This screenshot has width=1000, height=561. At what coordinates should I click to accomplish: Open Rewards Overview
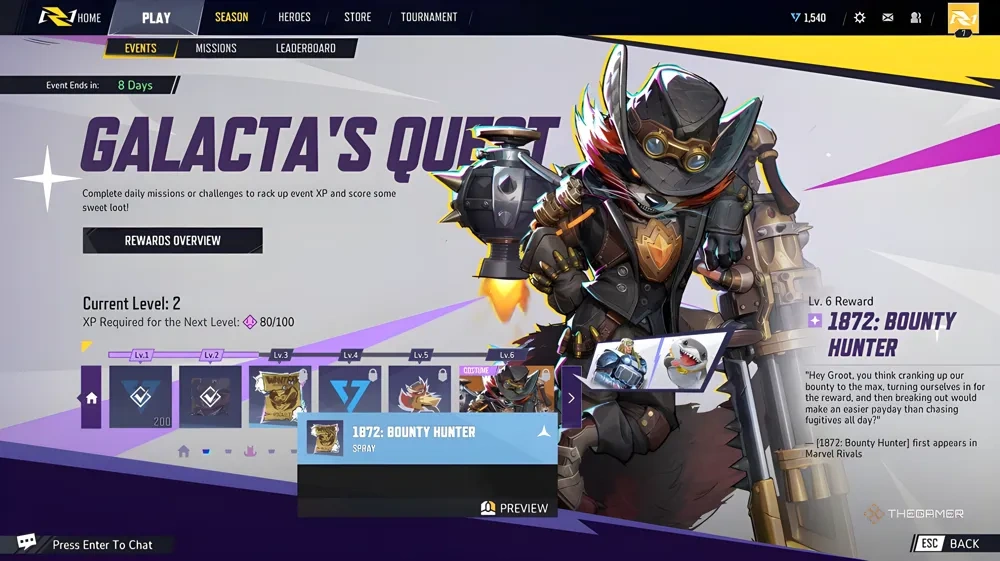pos(172,240)
